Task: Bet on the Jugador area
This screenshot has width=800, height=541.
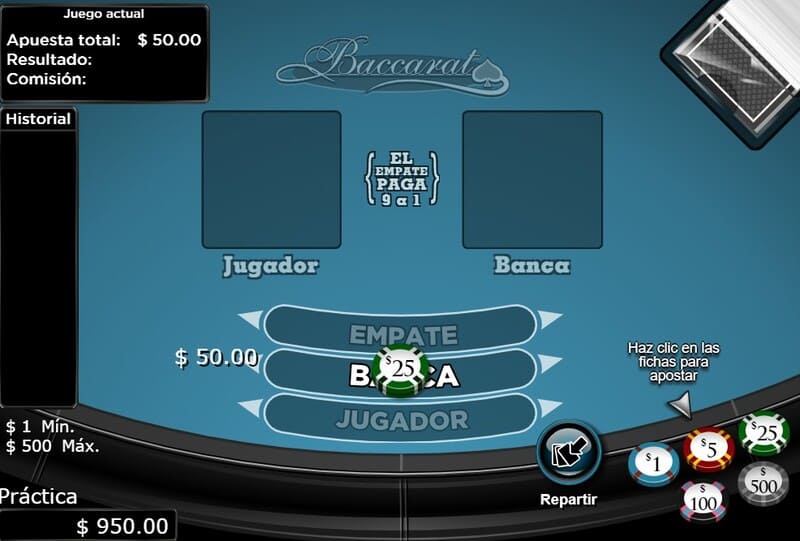Action: click(x=402, y=419)
